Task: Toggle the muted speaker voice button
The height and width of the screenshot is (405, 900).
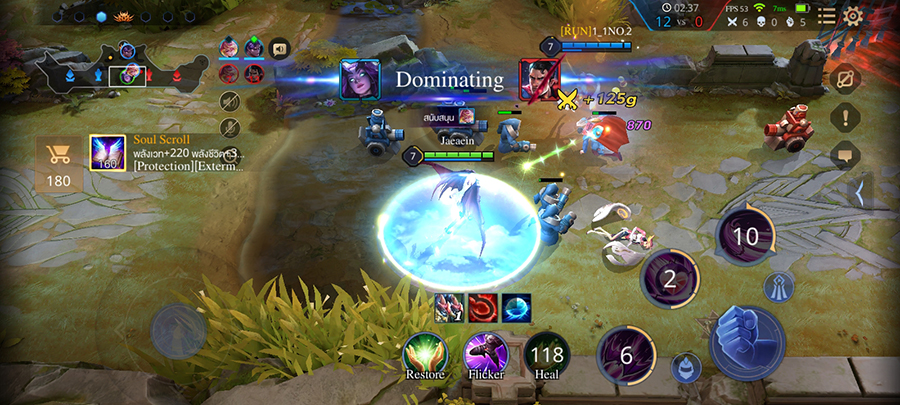Action: 230,101
